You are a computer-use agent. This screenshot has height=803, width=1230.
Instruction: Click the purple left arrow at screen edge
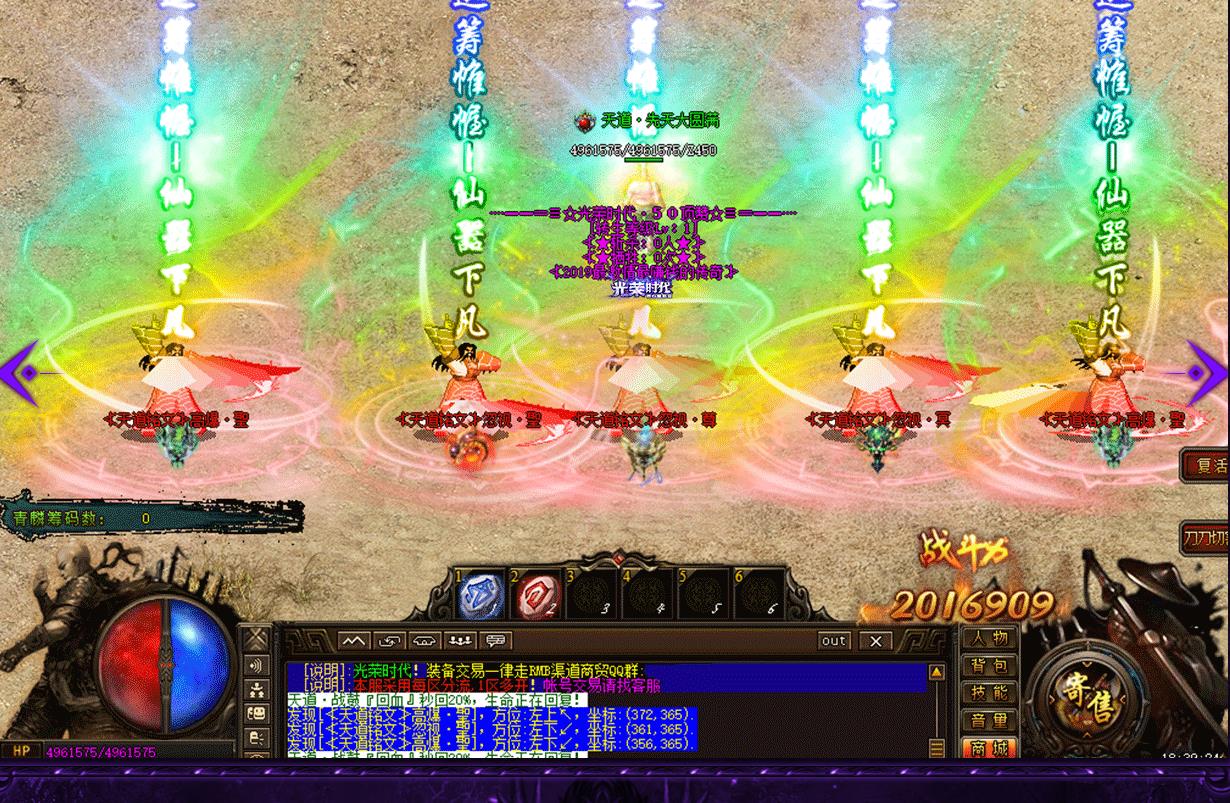20,373
